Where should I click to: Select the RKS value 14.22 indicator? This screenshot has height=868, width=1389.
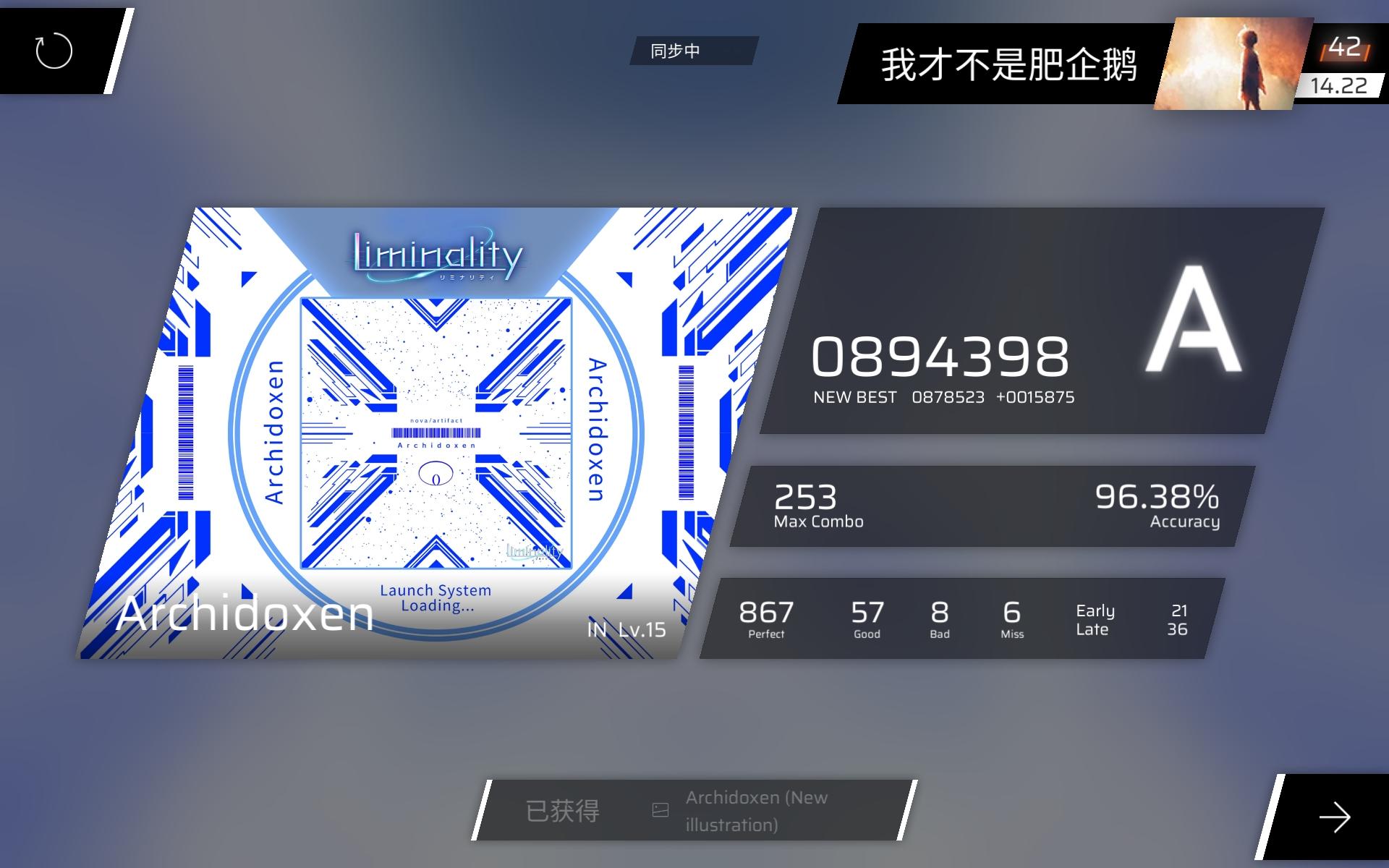coord(1339,85)
